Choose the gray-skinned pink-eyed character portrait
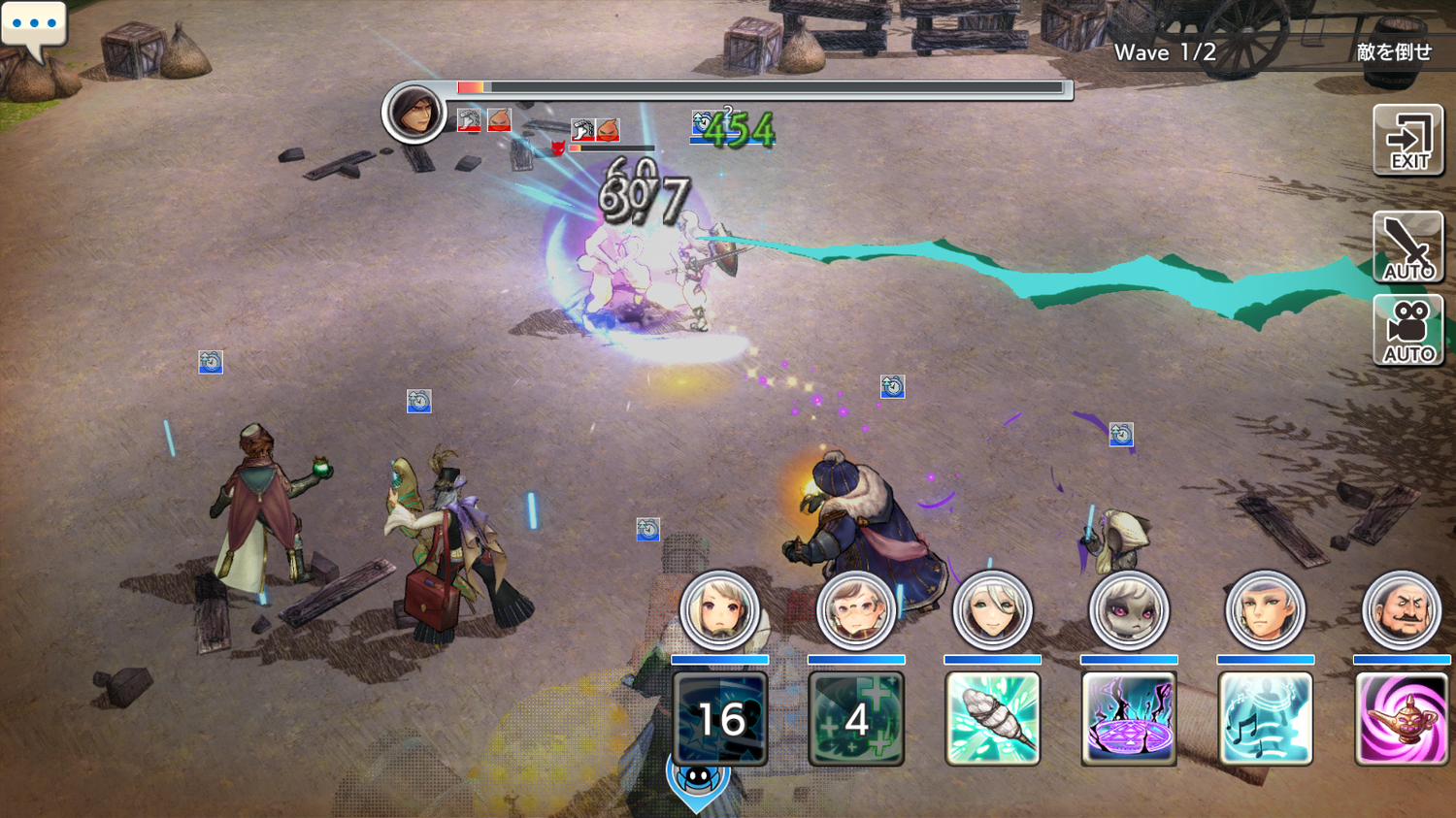Viewport: 1456px width, 818px height. tap(1129, 610)
